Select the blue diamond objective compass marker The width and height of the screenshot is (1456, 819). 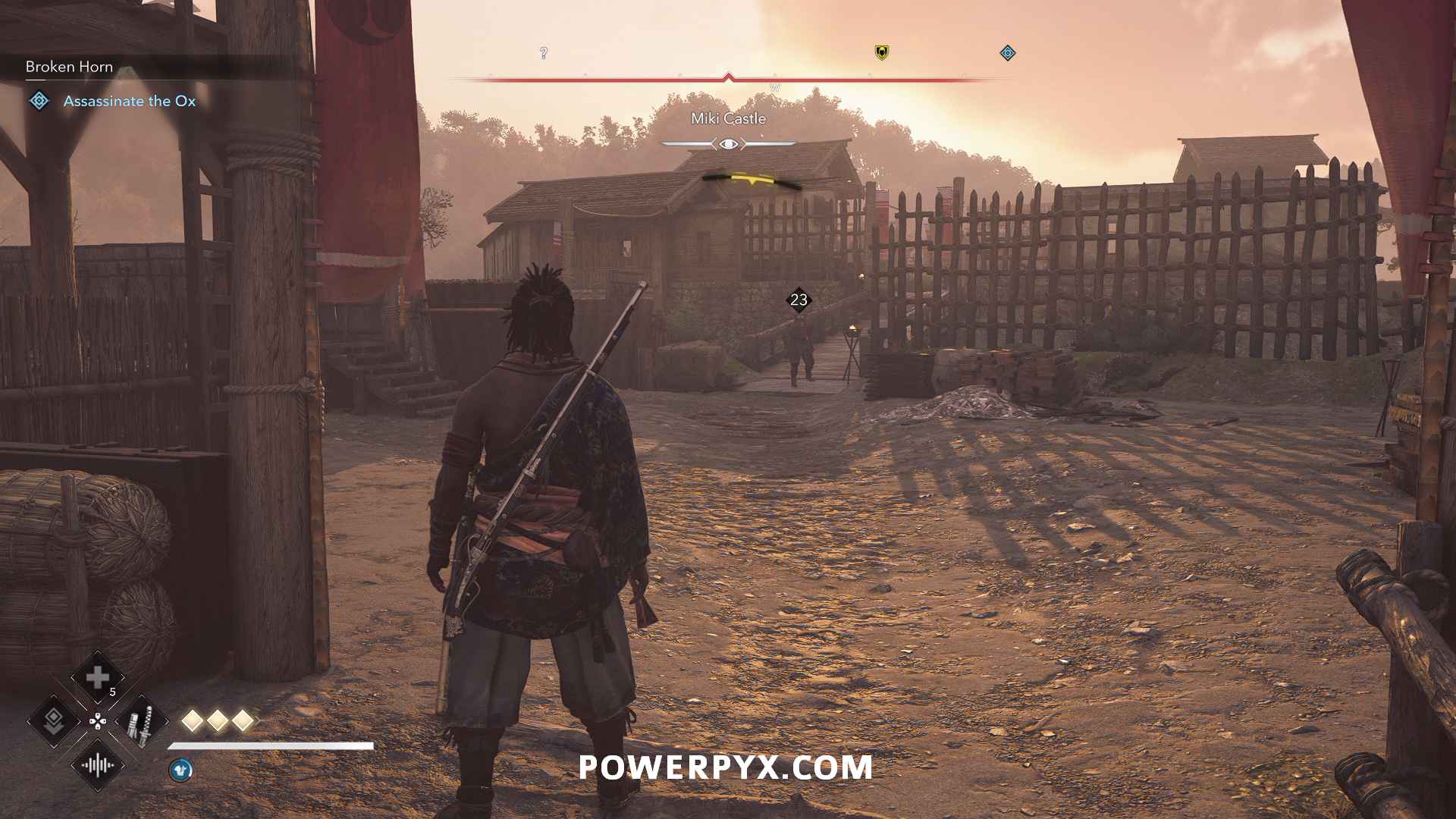pos(1008,53)
